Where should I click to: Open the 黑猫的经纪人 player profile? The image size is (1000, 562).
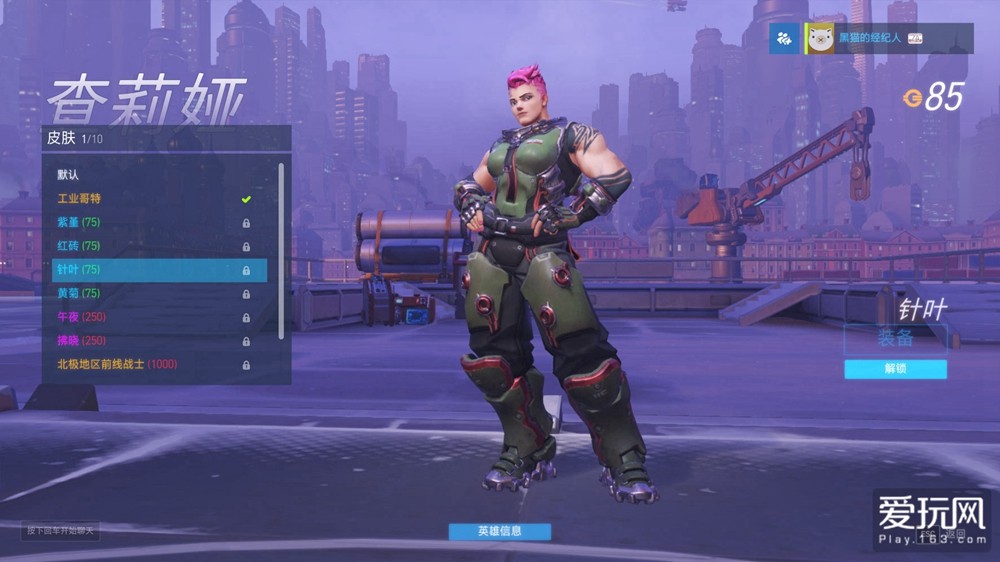868,39
